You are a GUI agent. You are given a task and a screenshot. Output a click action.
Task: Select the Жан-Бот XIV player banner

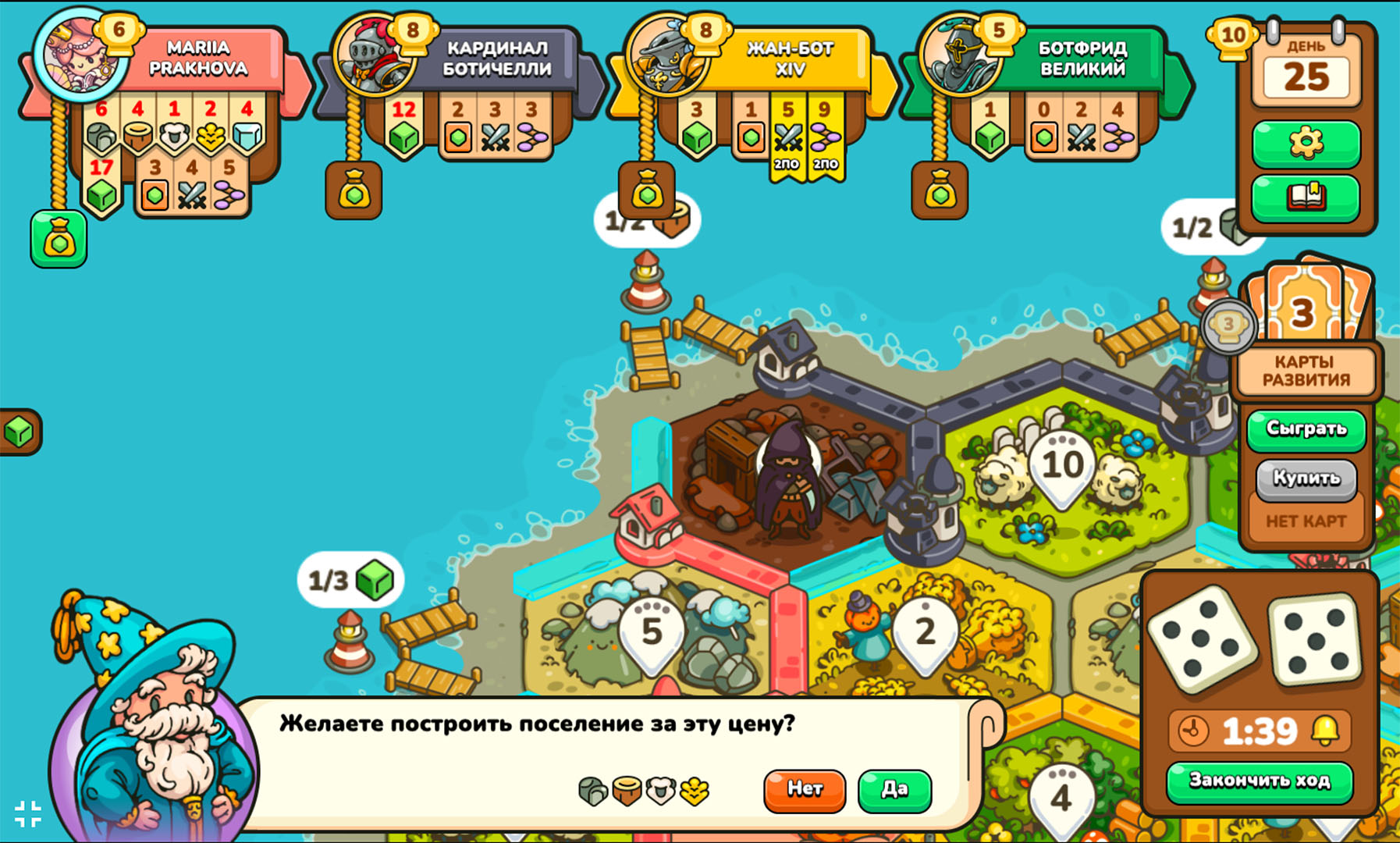click(x=790, y=59)
